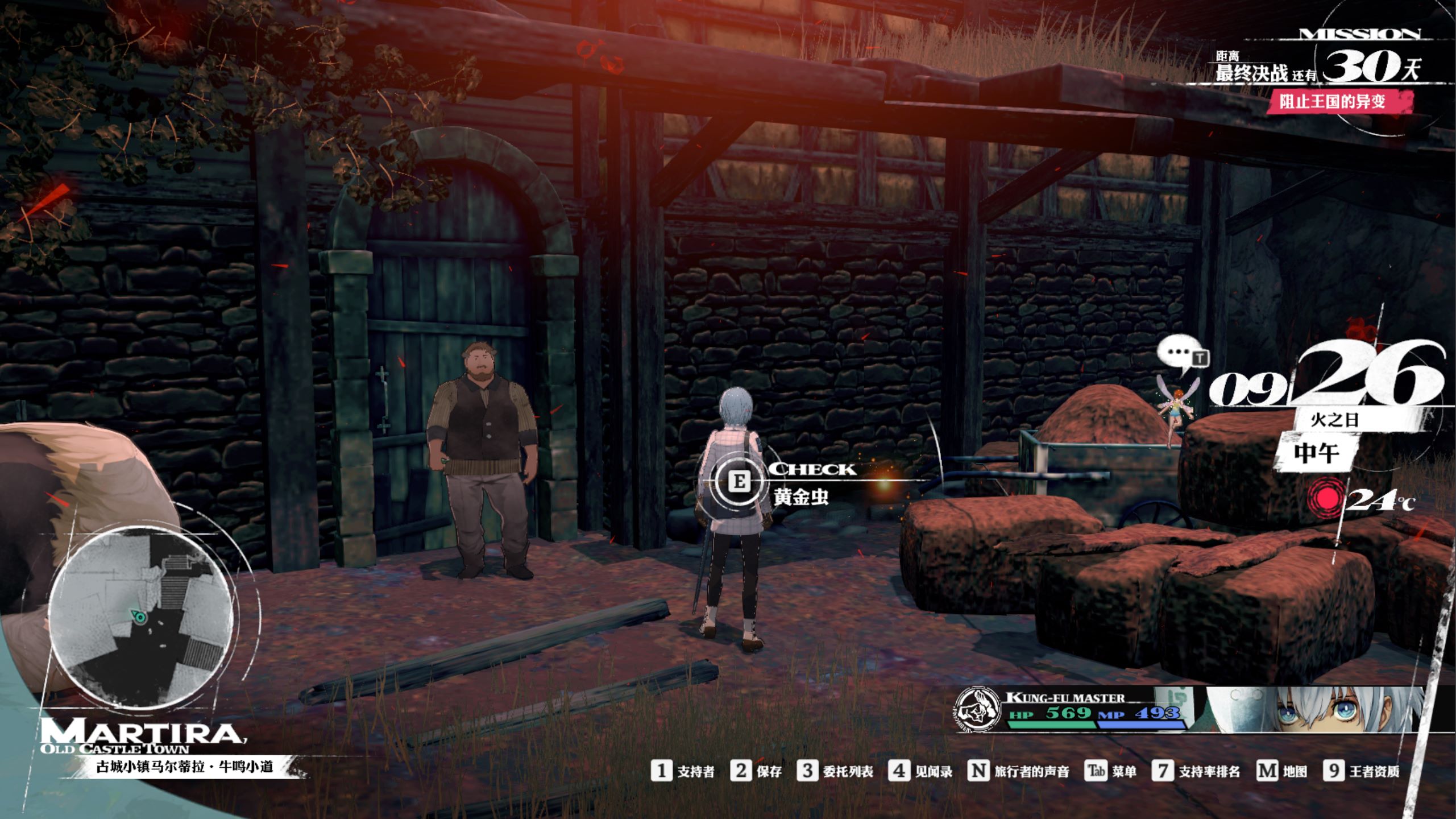The height and width of the screenshot is (819, 1456).
Task: Open the 支持者 shortcut
Action: click(x=683, y=771)
